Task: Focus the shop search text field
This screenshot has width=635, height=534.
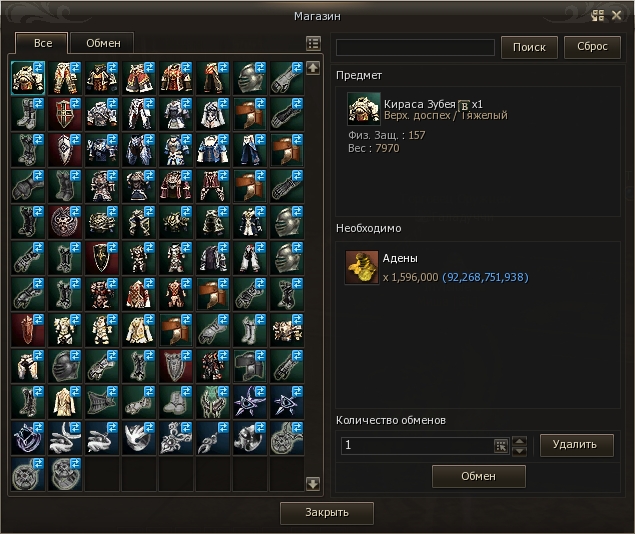Action: [415, 47]
